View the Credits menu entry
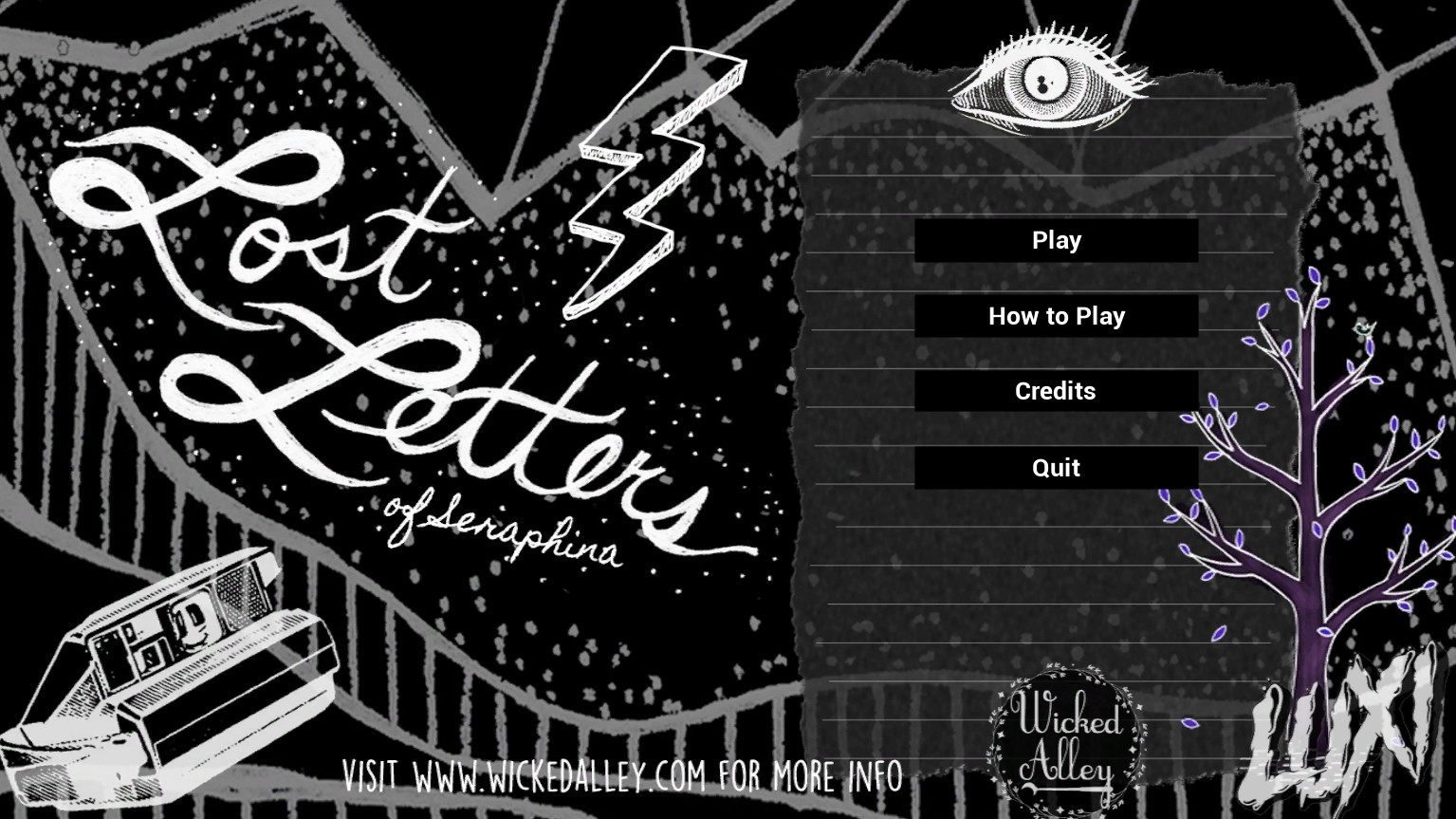 click(1056, 391)
